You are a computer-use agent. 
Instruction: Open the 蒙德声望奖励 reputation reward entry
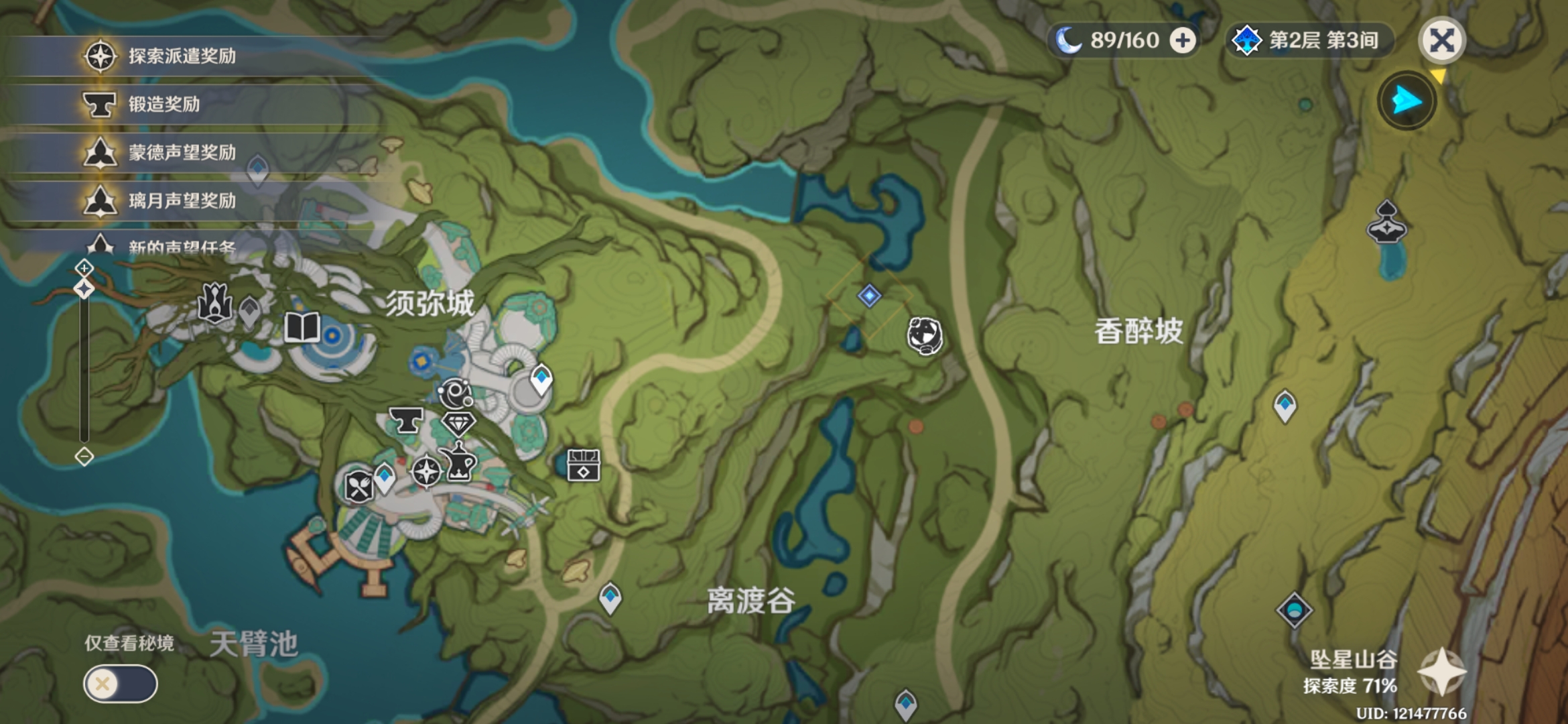click(x=181, y=153)
